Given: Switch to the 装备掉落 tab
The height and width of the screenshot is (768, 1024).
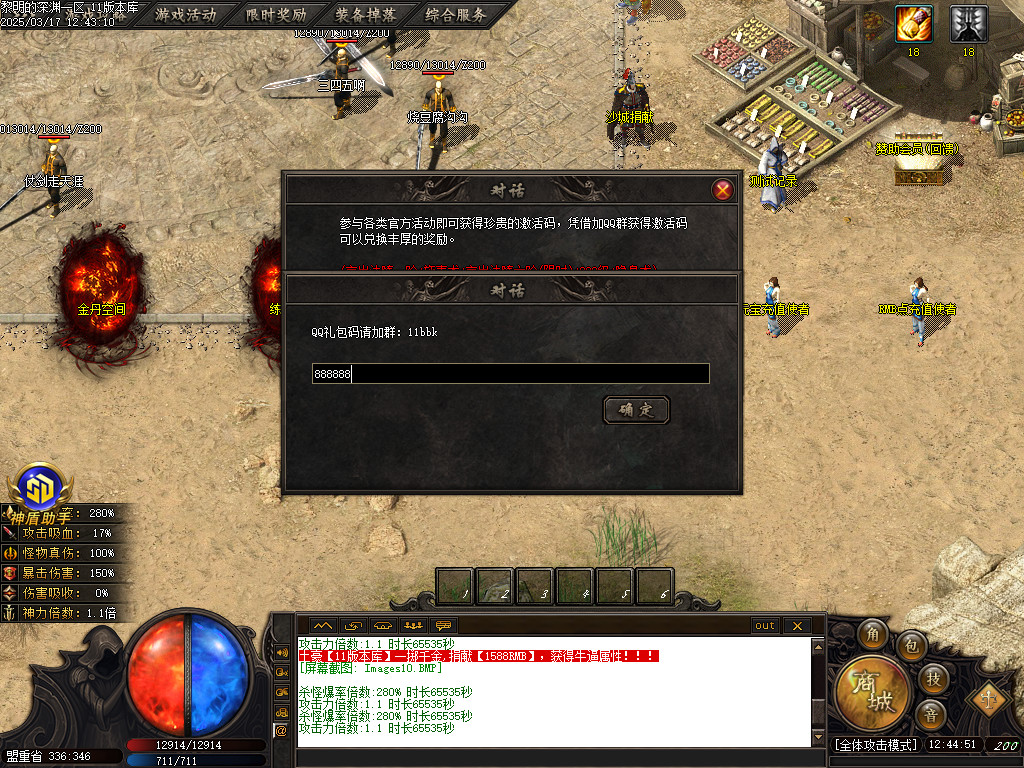Looking at the screenshot, I should 365,14.
